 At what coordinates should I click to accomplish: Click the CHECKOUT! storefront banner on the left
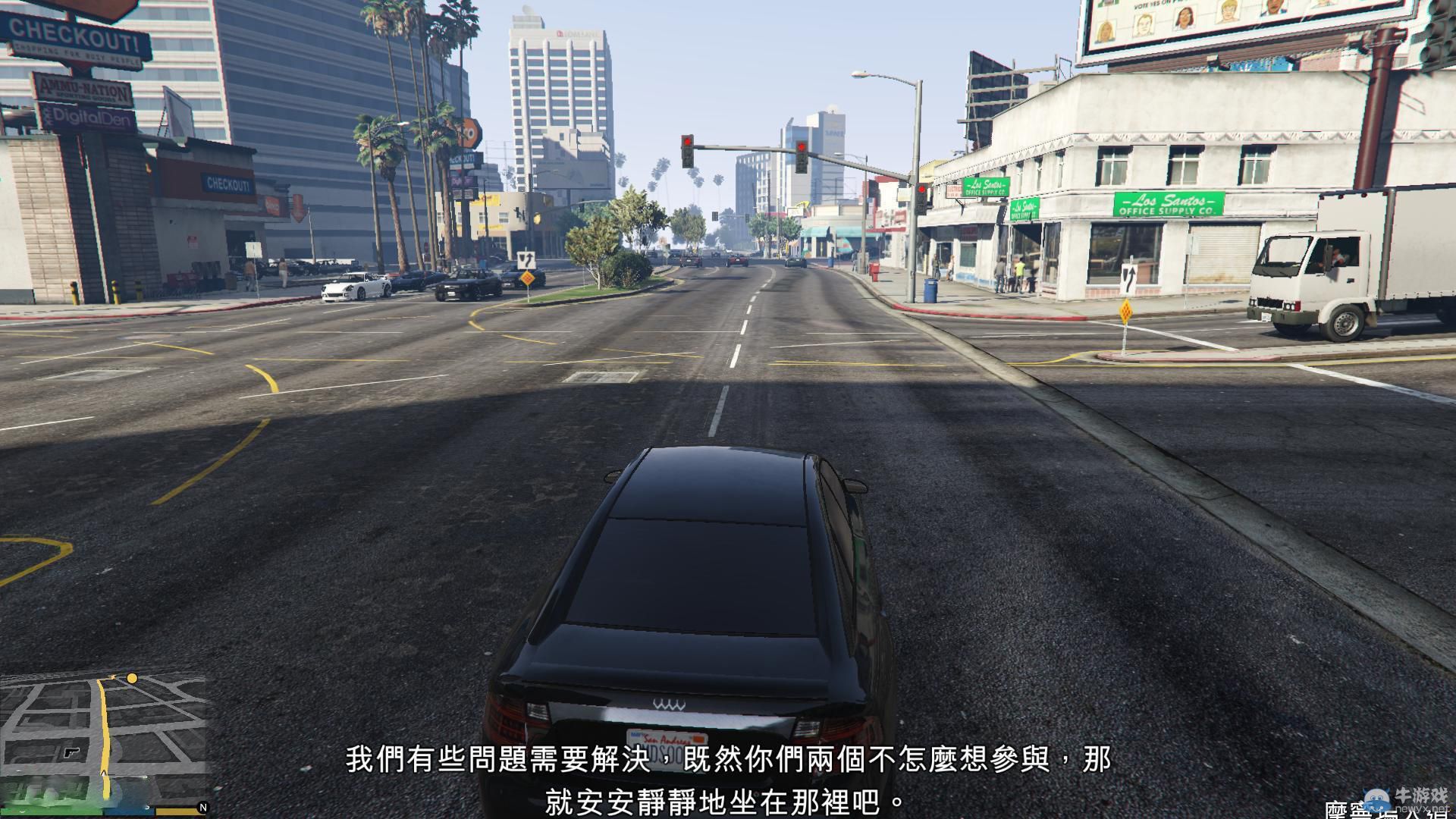(227, 181)
